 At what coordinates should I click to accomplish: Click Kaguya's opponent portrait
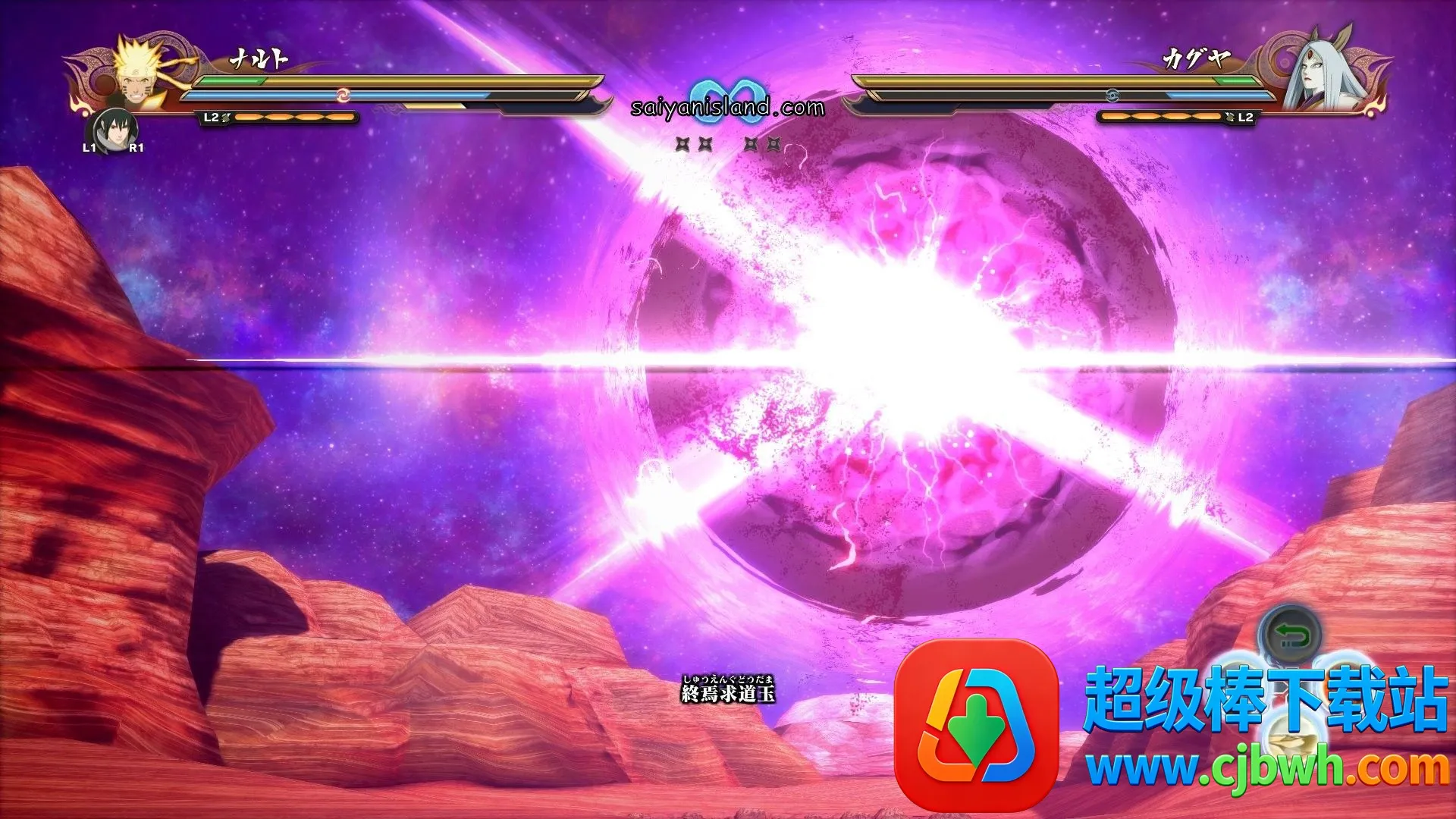click(x=1317, y=74)
